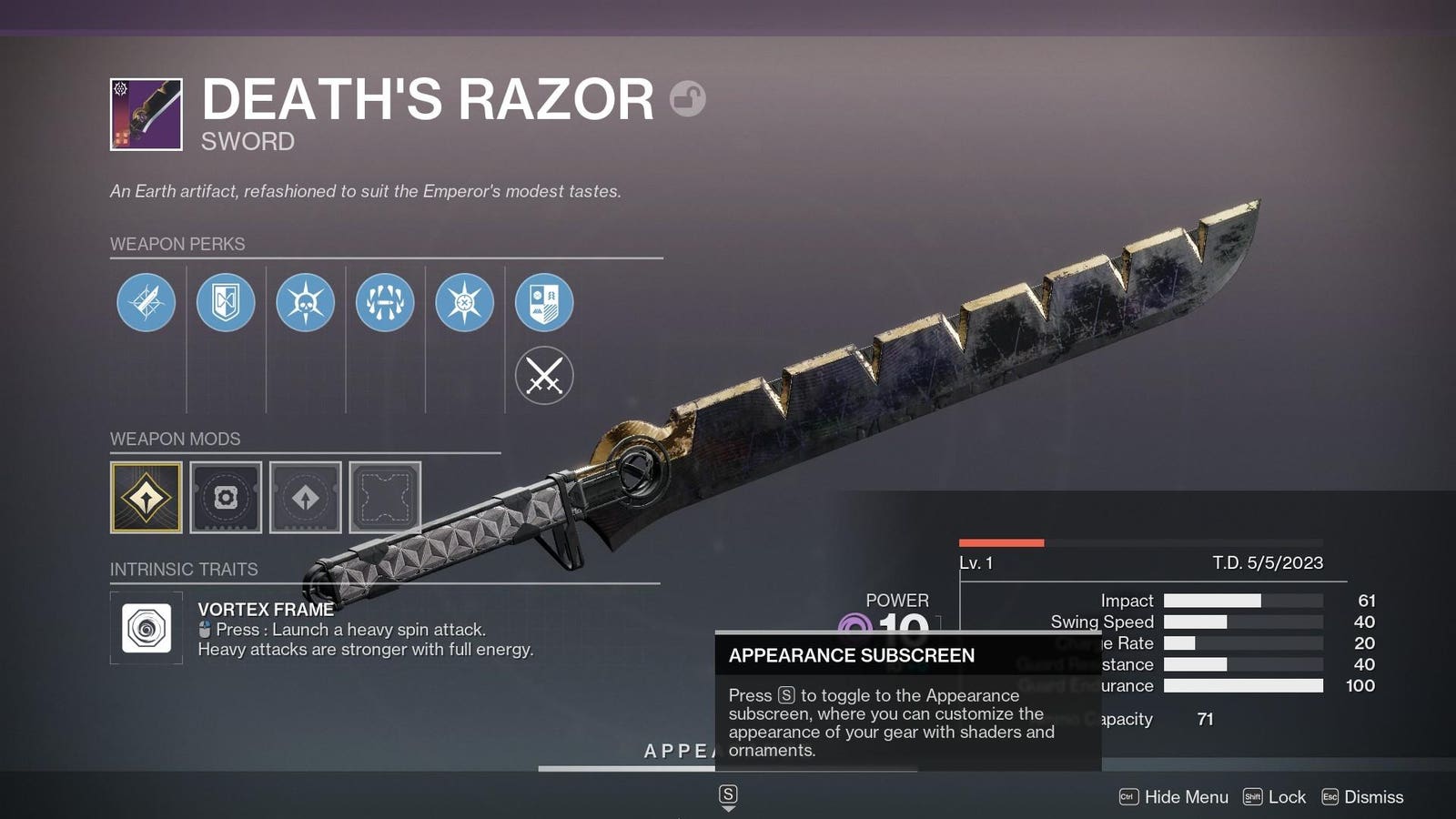Select the gold diamond weapon mod slot
The image size is (1456, 819).
point(146,497)
